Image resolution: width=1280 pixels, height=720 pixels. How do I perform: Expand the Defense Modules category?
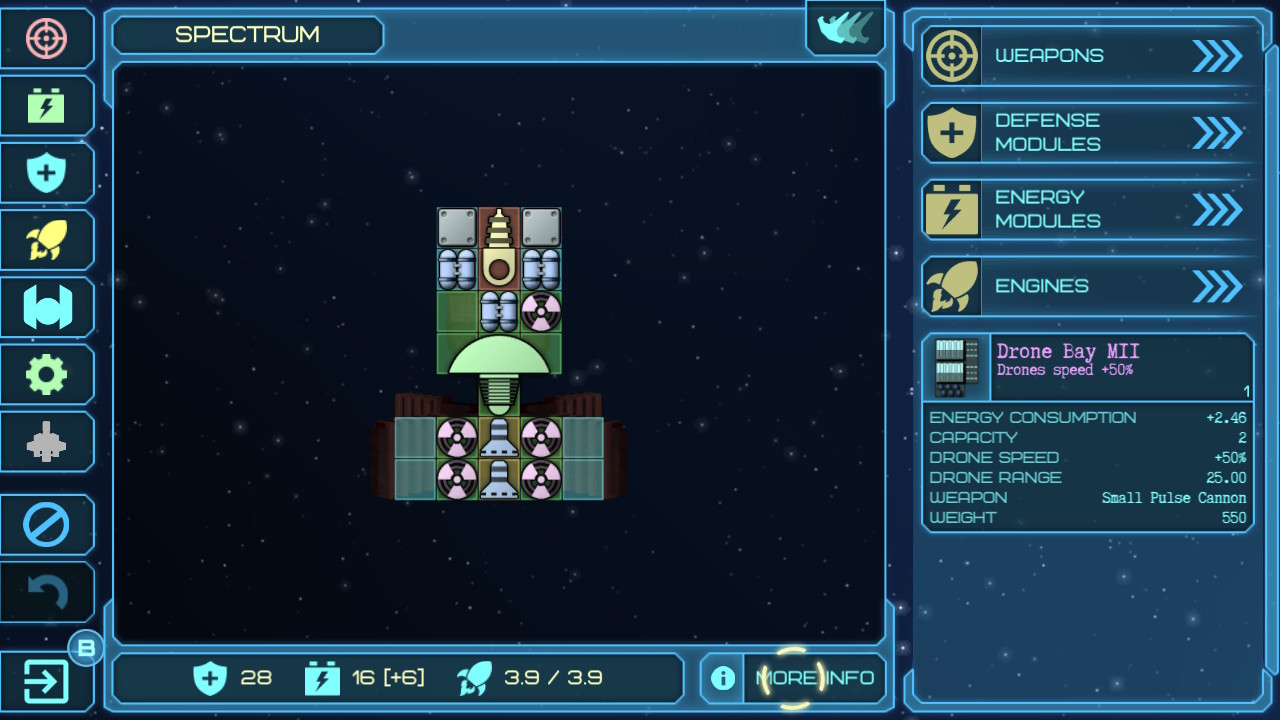tap(1086, 132)
